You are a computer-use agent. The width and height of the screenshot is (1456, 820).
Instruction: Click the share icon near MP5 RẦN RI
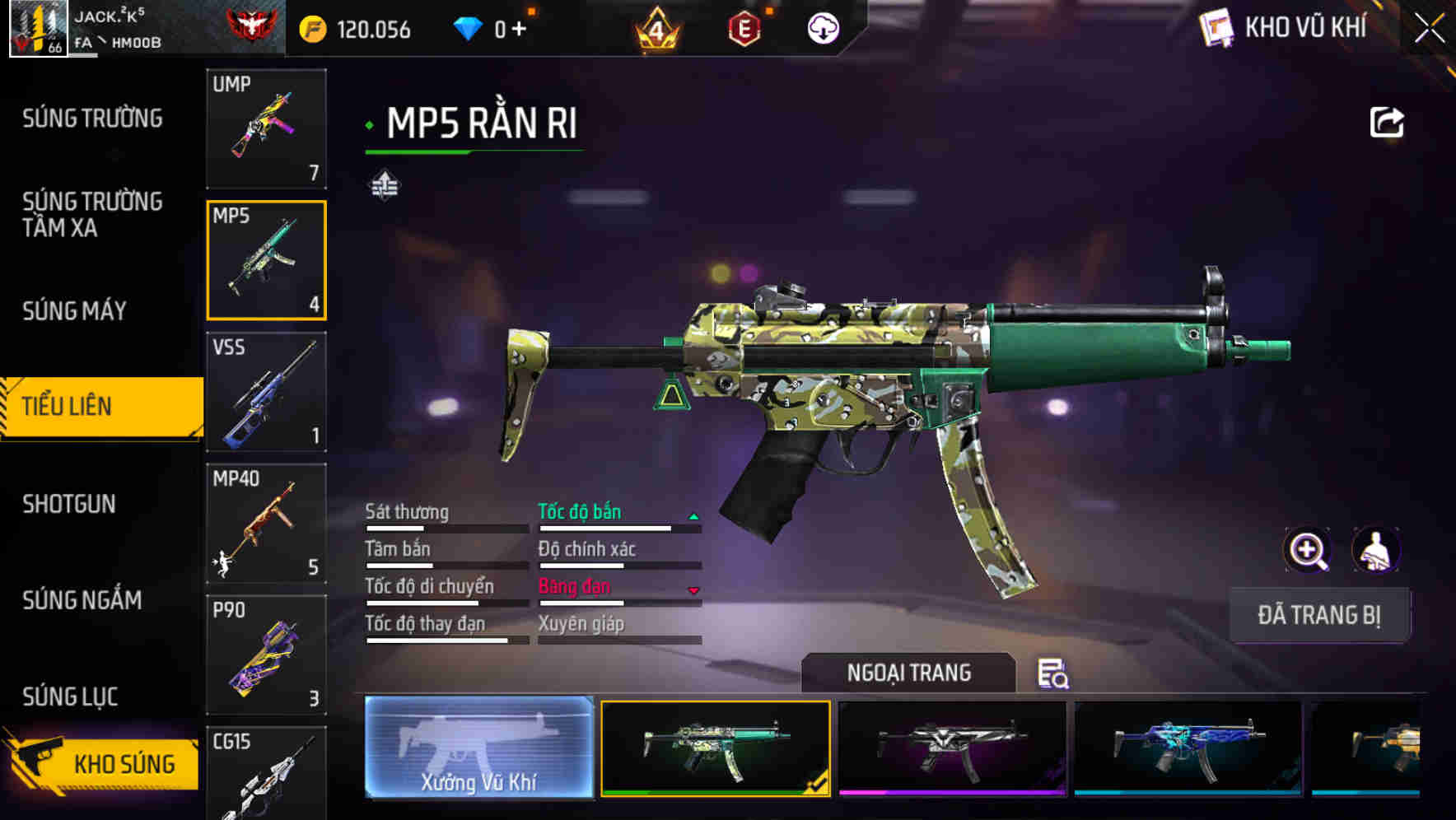click(1388, 122)
